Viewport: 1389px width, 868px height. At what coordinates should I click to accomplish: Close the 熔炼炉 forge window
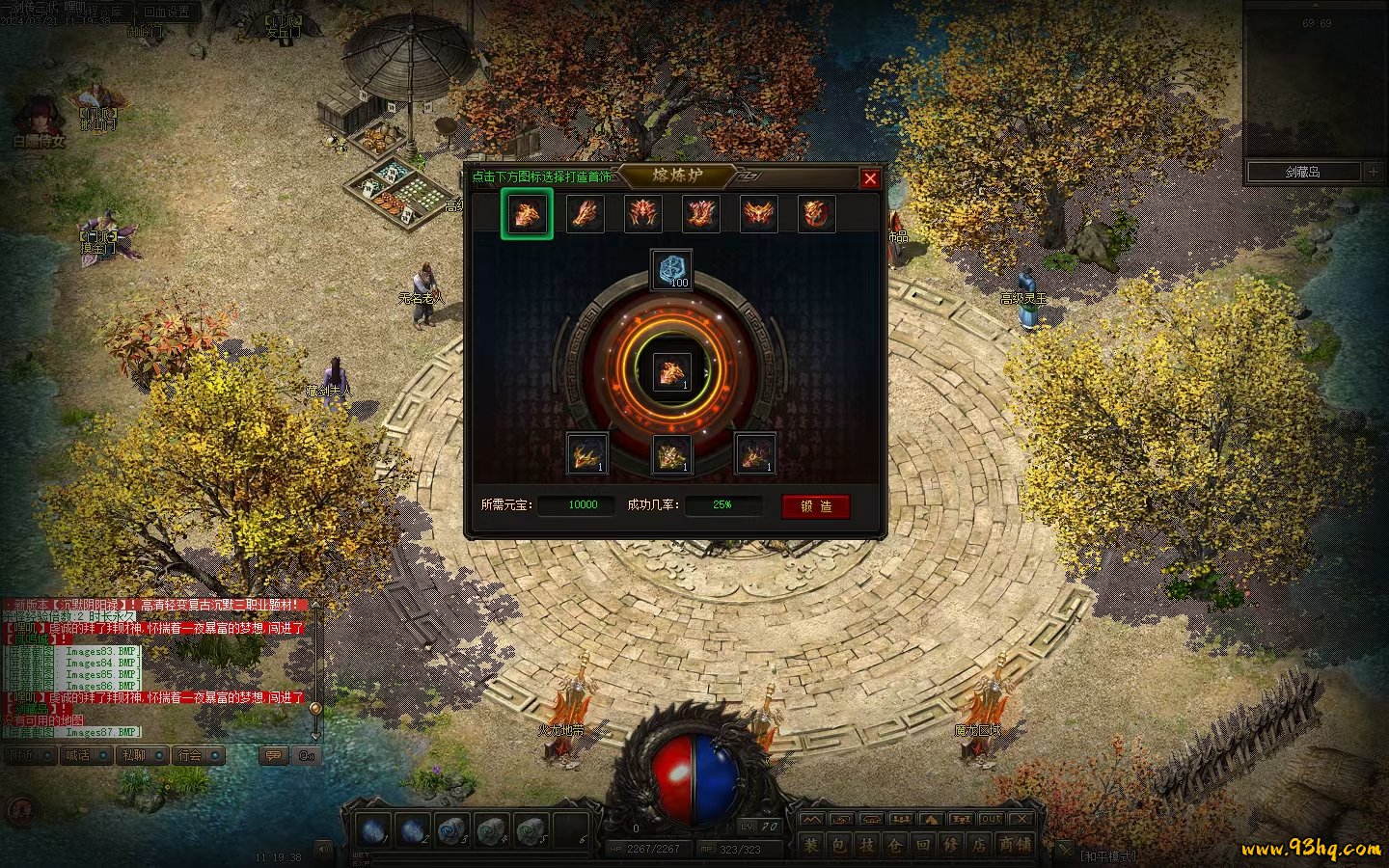(870, 178)
